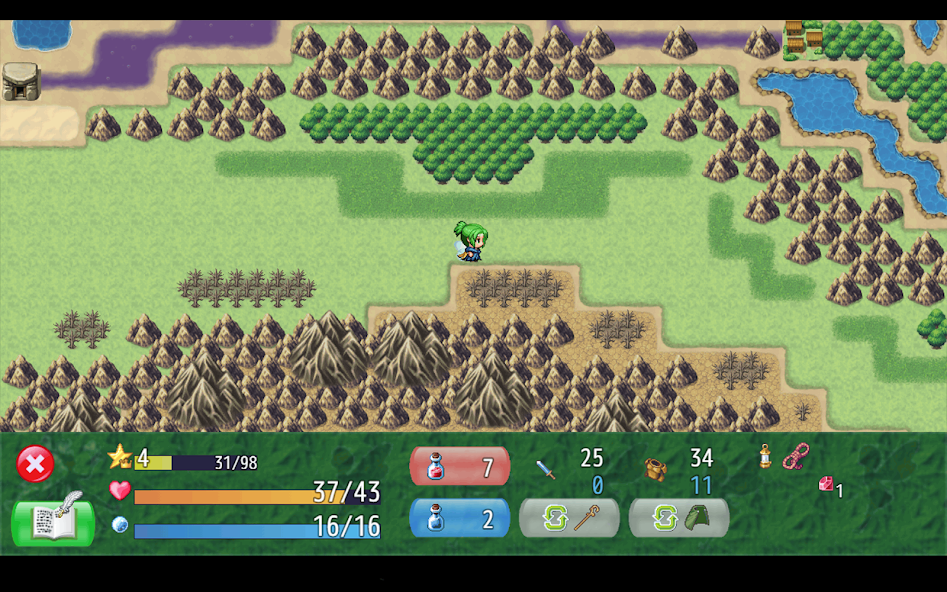Swap weapon to the staff

pos(569,518)
